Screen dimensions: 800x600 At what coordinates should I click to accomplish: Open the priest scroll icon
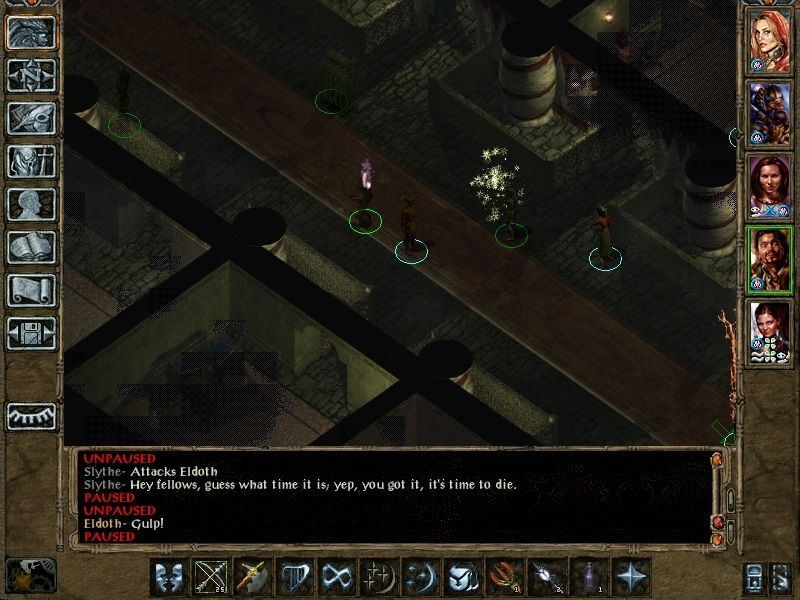click(x=31, y=290)
